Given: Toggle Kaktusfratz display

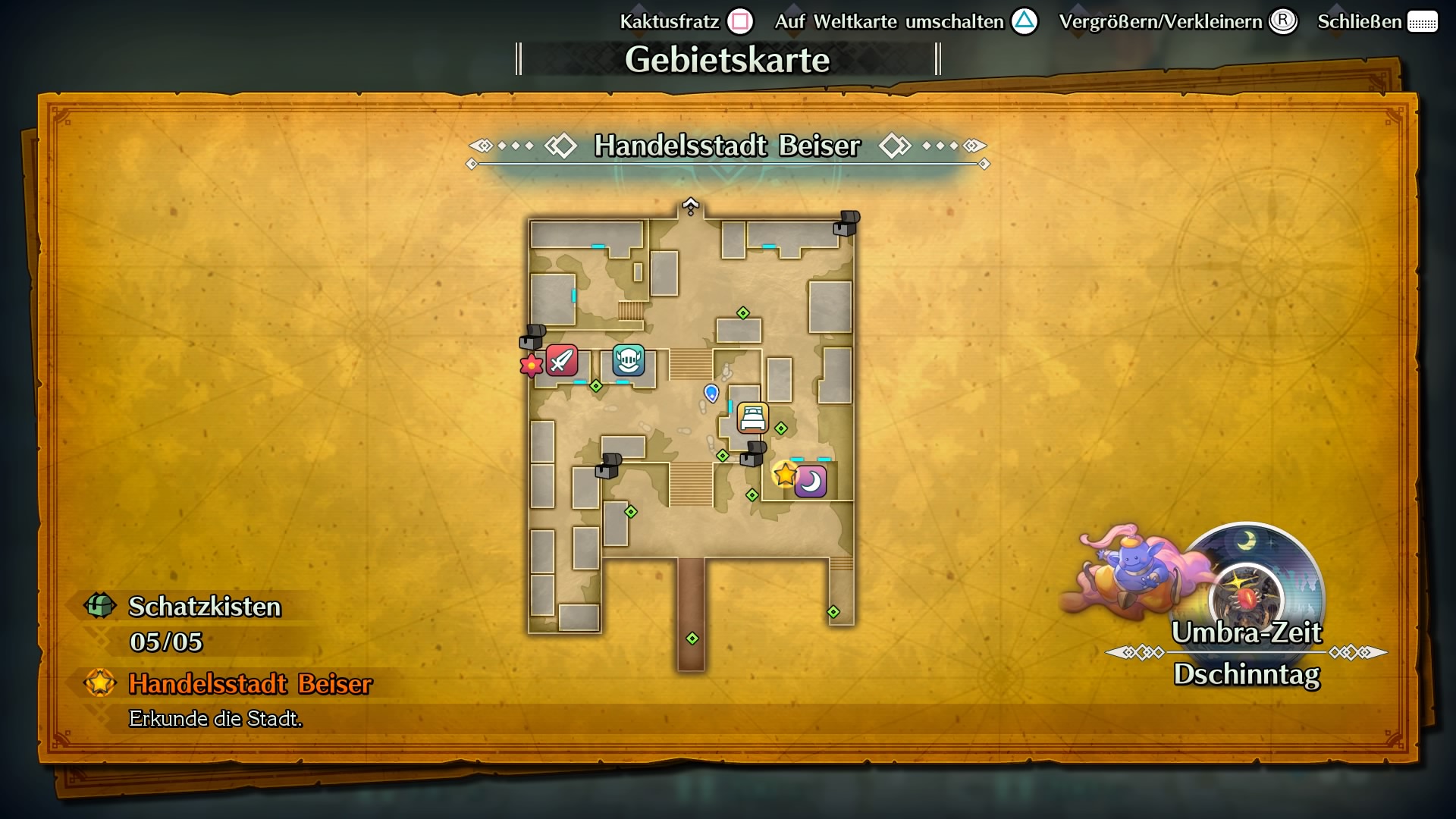Looking at the screenshot, I should point(670,22).
